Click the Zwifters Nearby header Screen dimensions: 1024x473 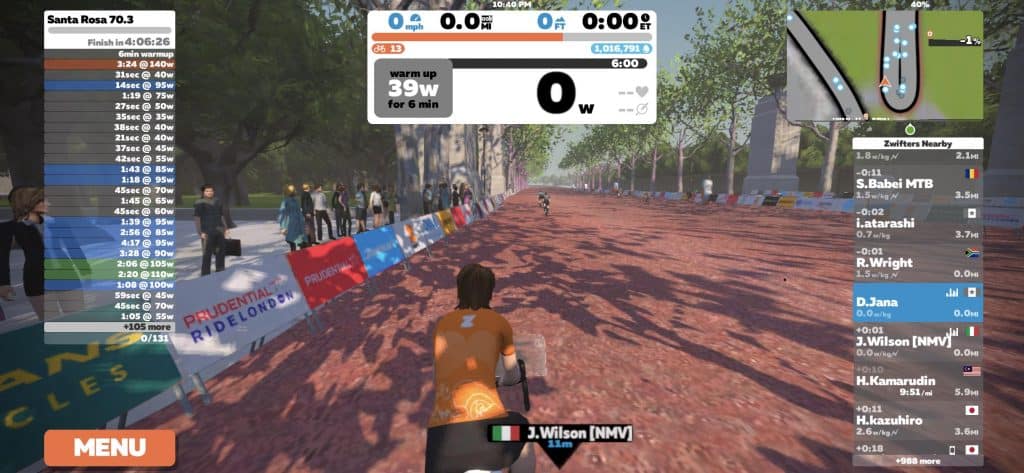point(918,144)
